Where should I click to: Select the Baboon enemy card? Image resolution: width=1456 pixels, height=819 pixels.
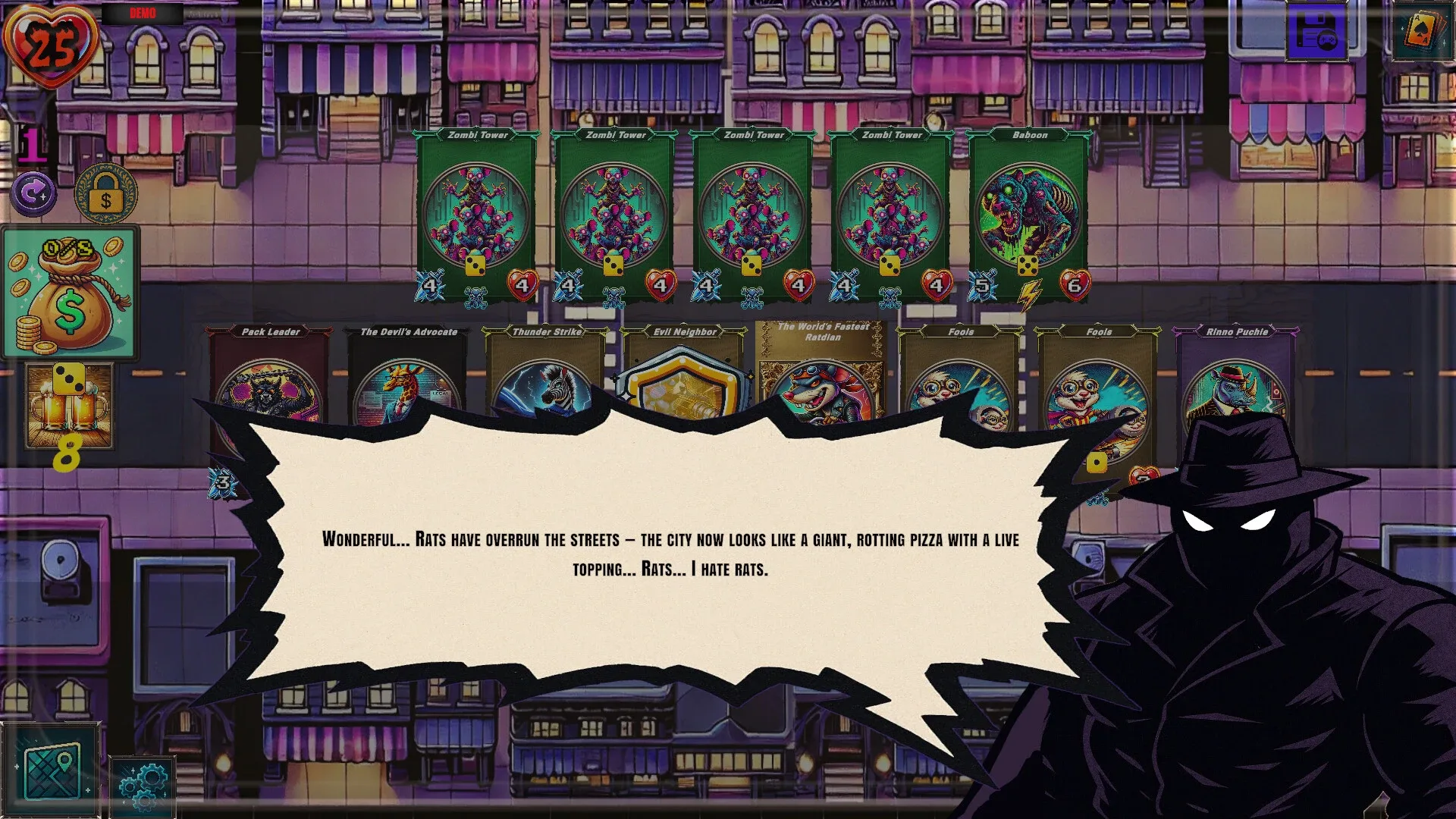[x=1029, y=205]
